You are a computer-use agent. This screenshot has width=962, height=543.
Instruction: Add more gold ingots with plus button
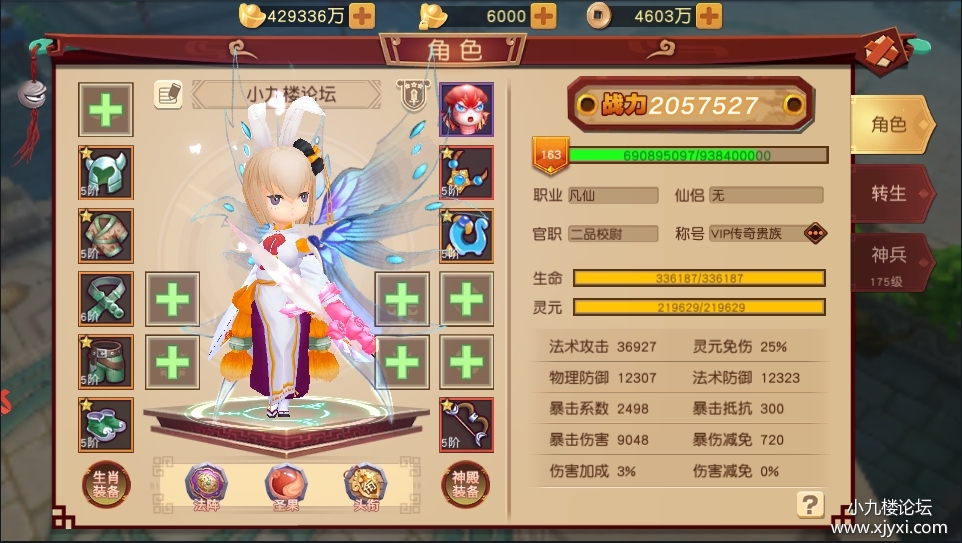tap(362, 16)
